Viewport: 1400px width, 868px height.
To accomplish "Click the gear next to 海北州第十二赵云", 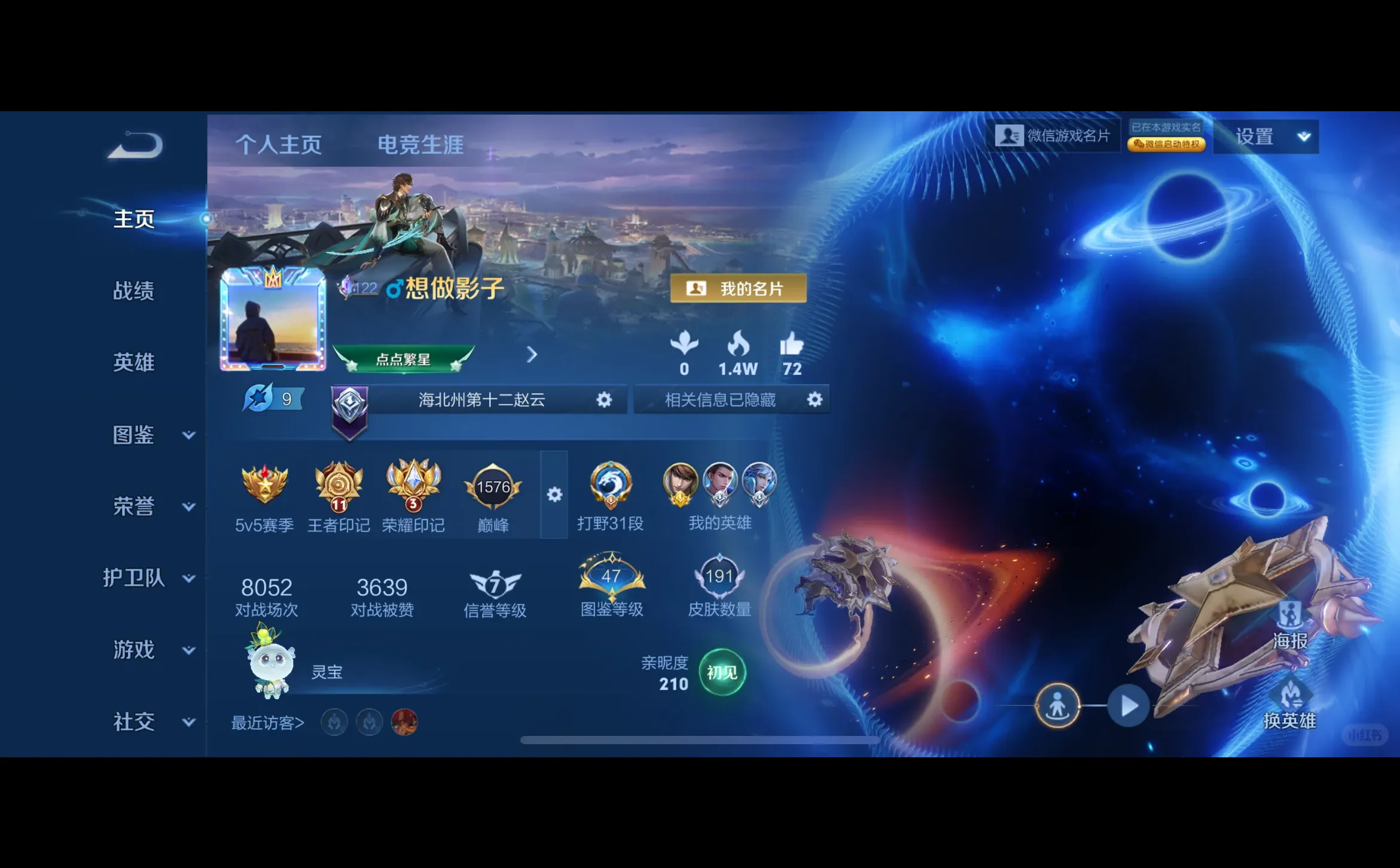I will (604, 400).
